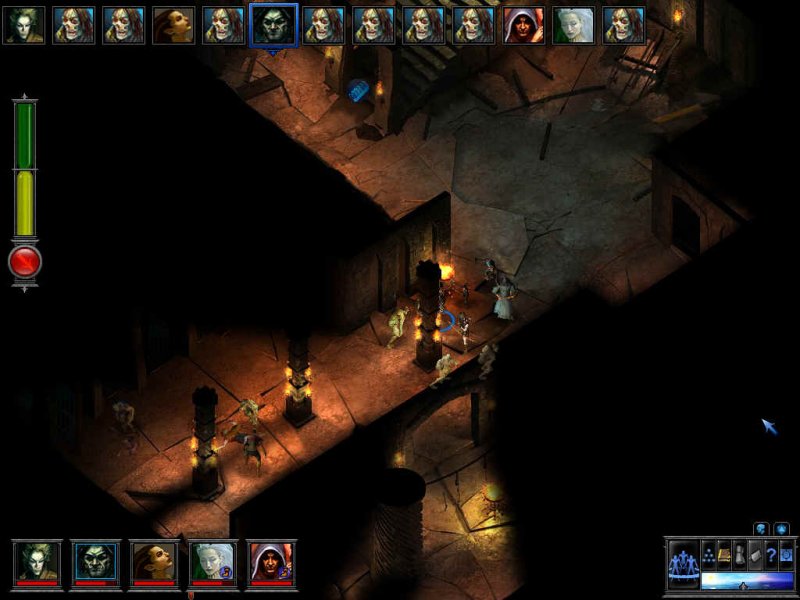Select the pale elf party portrait

(x=38, y=561)
